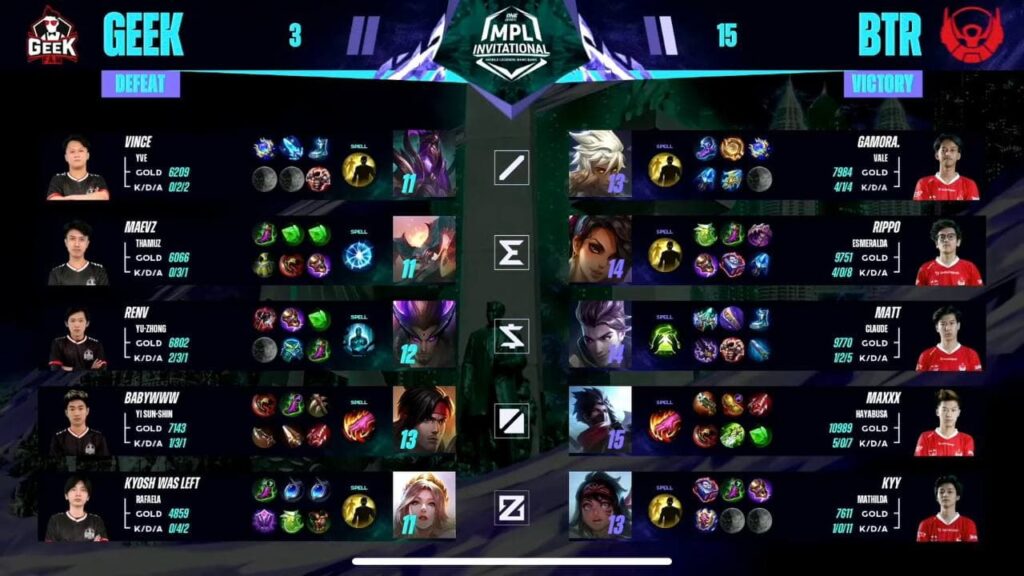Click Vince's player photo
This screenshot has height=576, width=1024.
(77, 167)
